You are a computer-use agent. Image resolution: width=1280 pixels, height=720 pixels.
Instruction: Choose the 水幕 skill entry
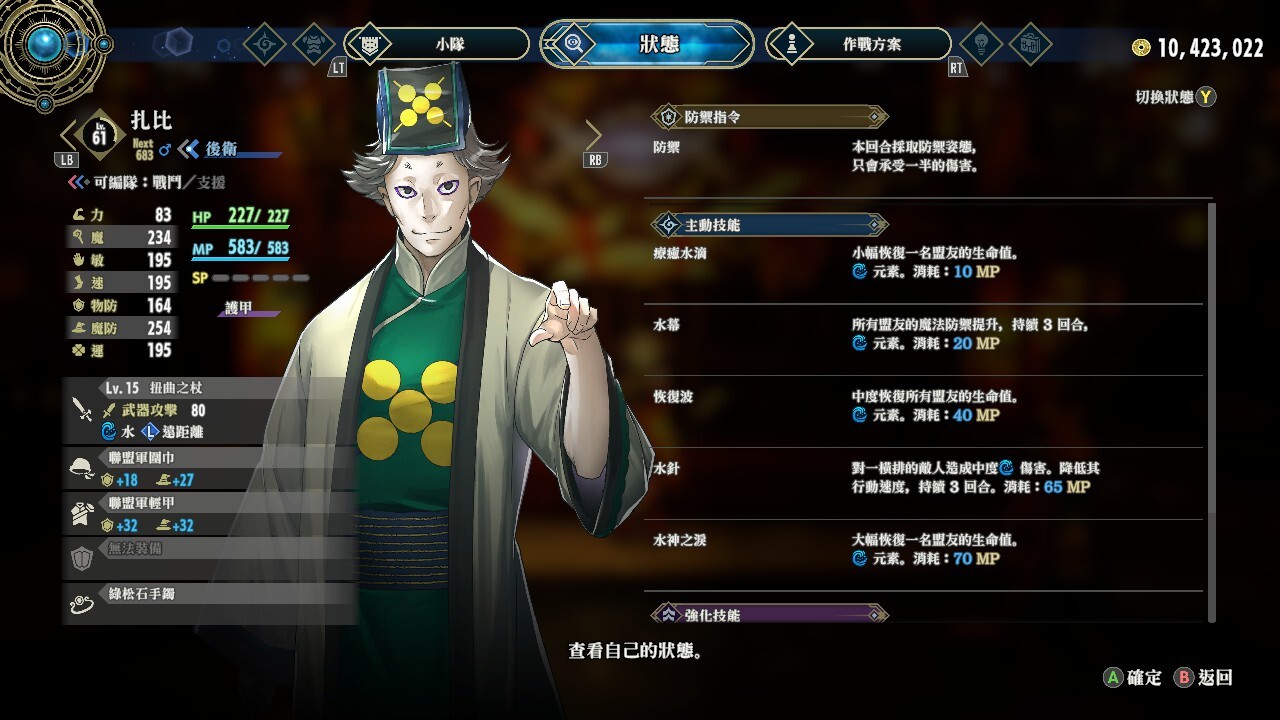(925, 334)
